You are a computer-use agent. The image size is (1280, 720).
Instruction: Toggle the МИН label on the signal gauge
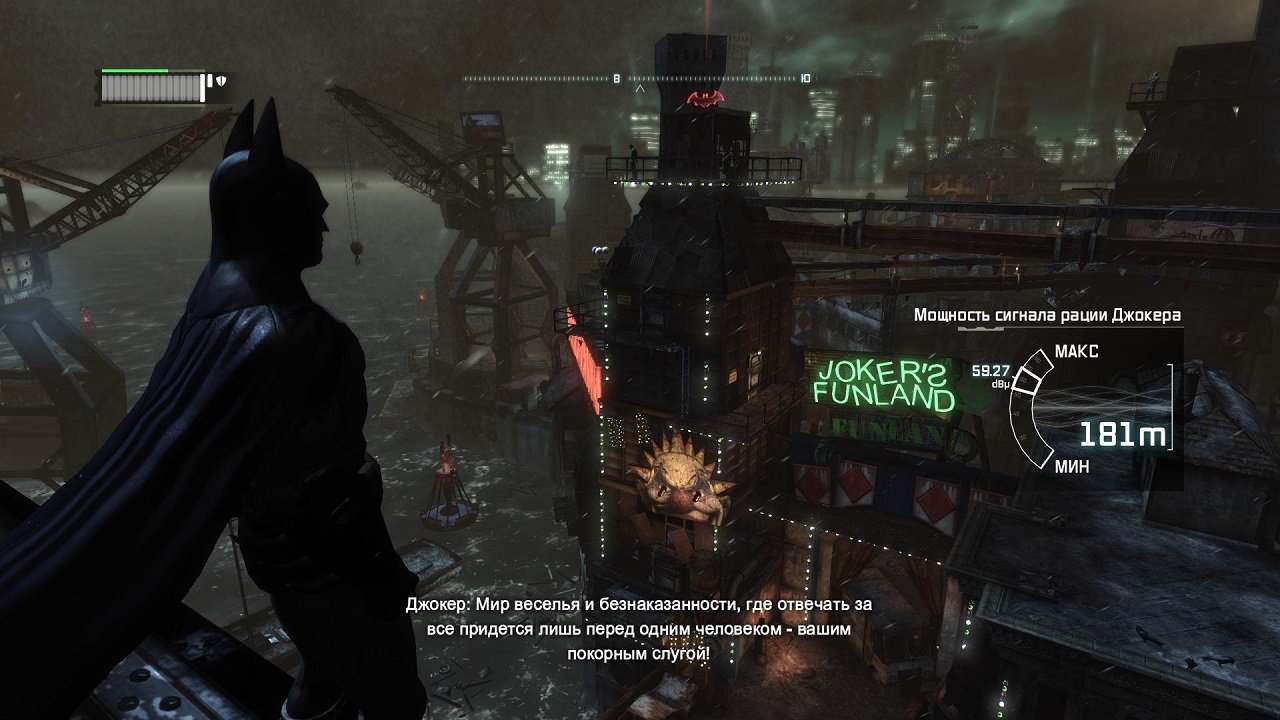pyautogui.click(x=1071, y=465)
